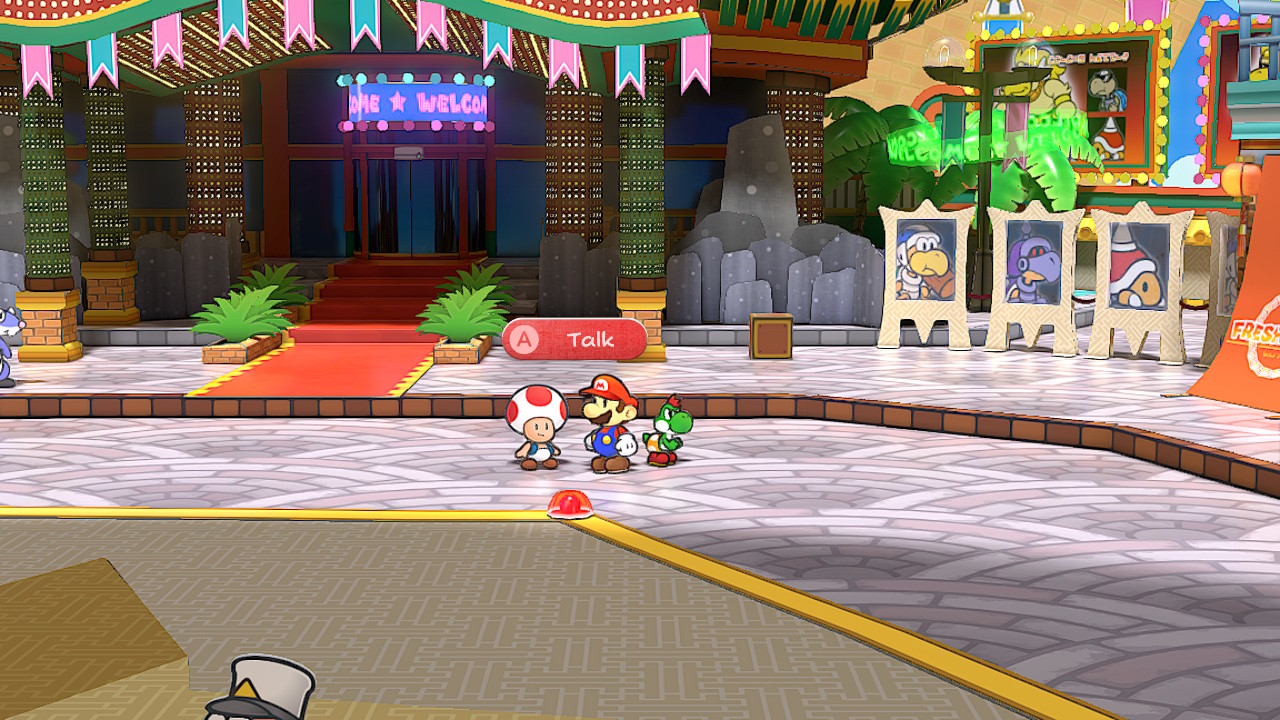This screenshot has width=1280, height=720.
Task: Open the red entrance doors
Action: pos(413,205)
